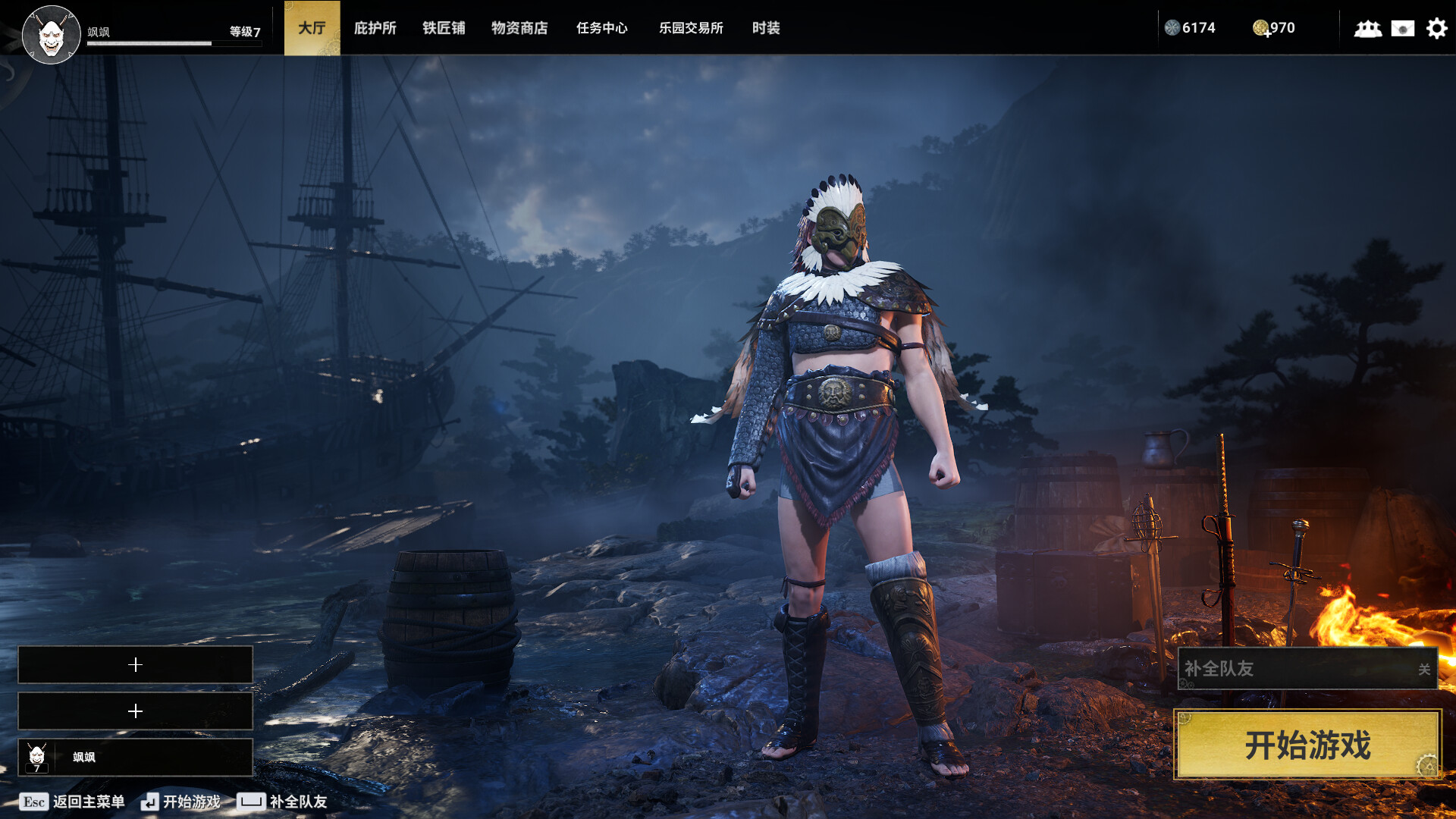
Task: Select the 飒飒 player card at bottom left
Action: [136, 757]
